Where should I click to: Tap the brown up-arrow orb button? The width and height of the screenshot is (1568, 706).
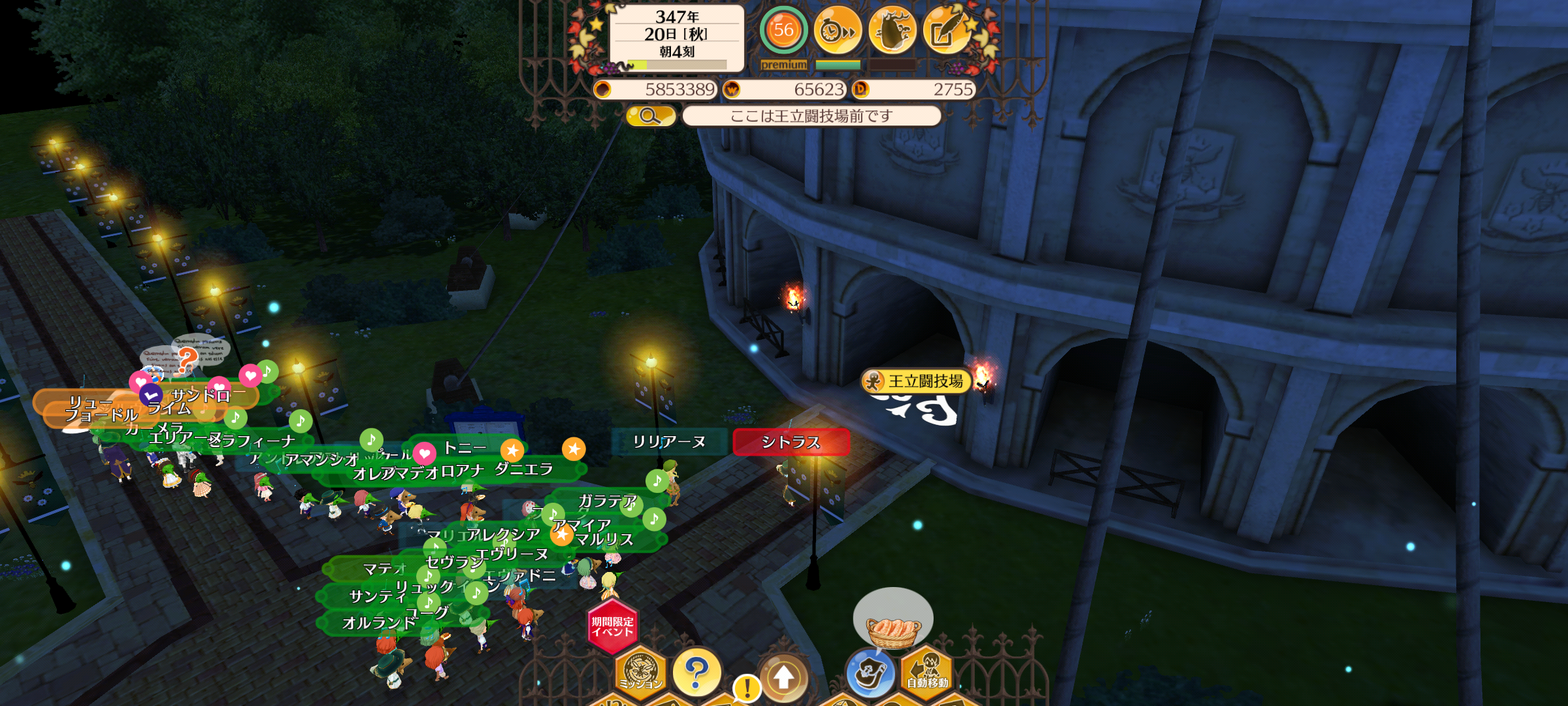[784, 677]
